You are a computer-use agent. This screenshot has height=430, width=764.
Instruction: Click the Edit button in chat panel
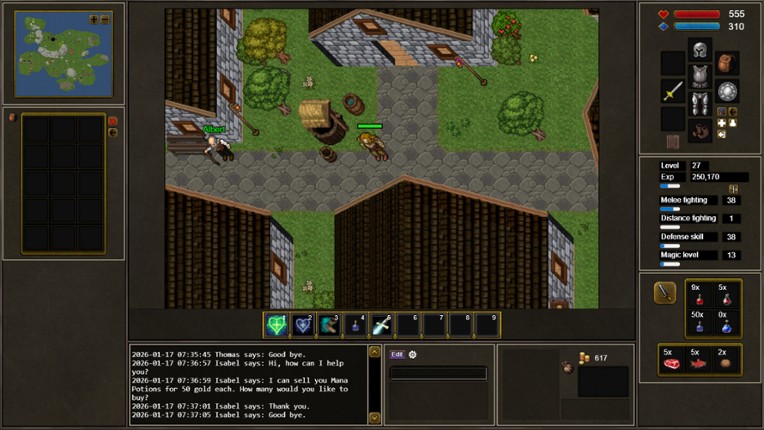pos(397,354)
